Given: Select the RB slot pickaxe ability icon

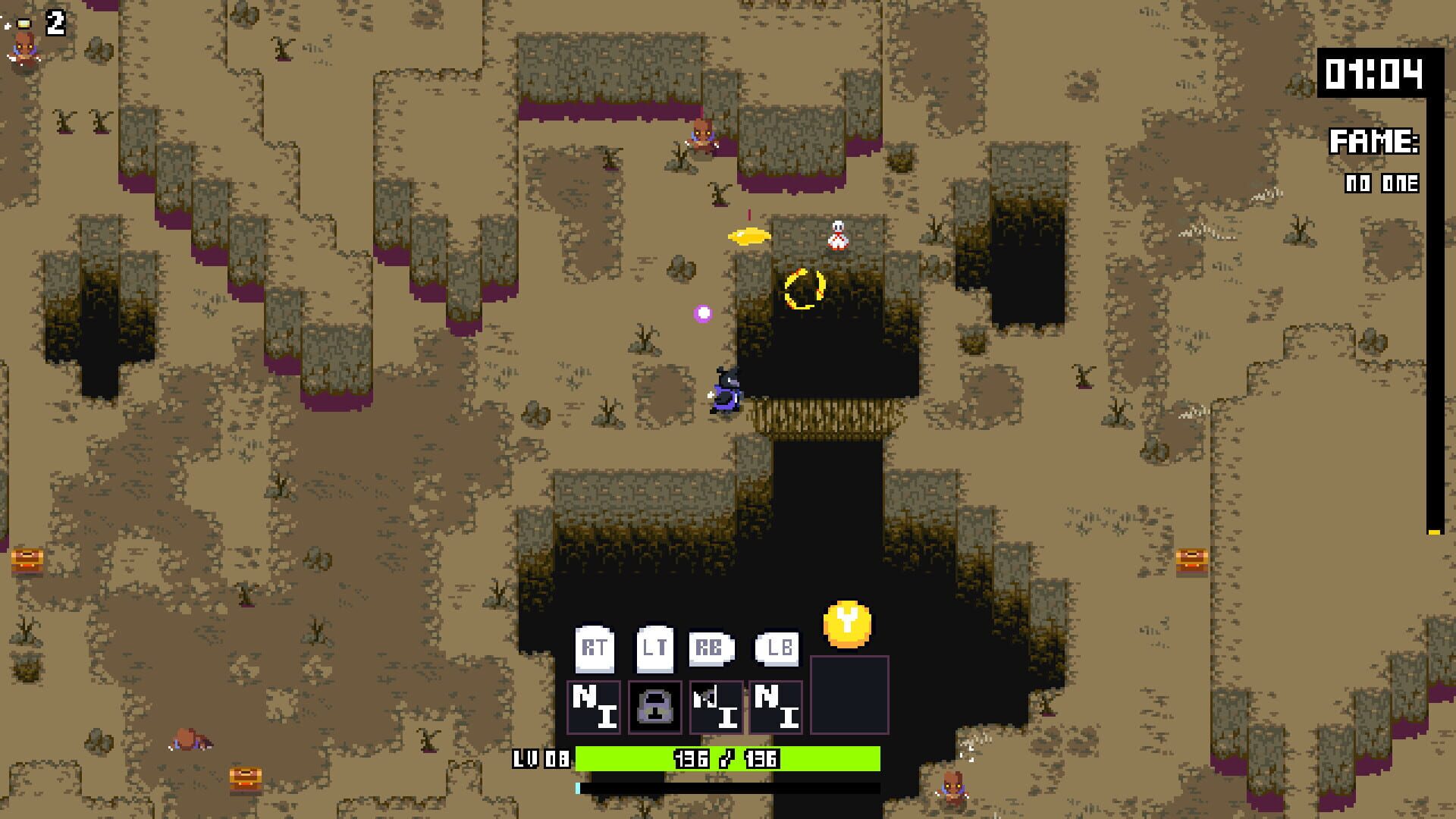Looking at the screenshot, I should pos(716,707).
